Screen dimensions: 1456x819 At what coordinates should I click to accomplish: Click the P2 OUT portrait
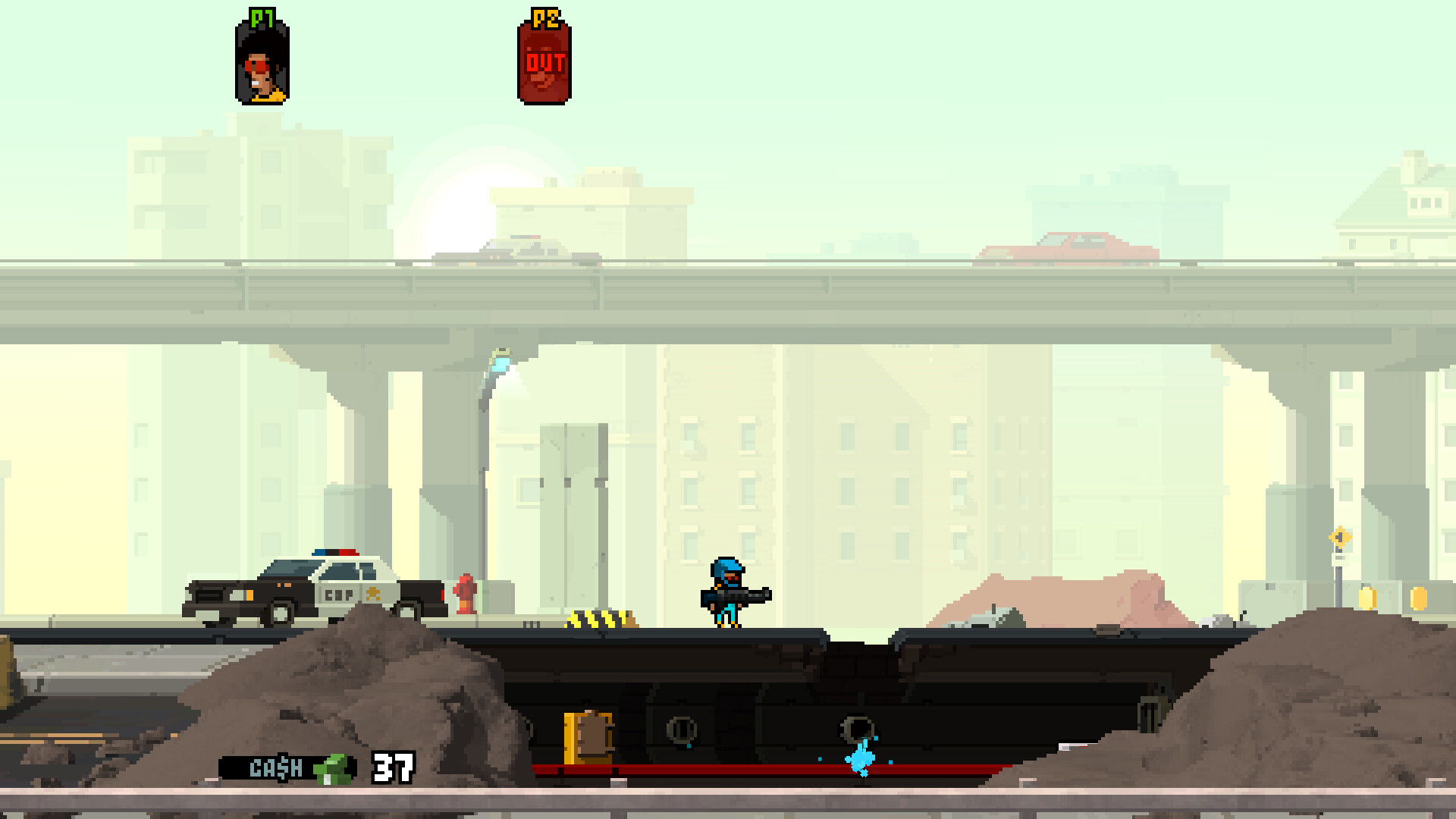pos(544,64)
